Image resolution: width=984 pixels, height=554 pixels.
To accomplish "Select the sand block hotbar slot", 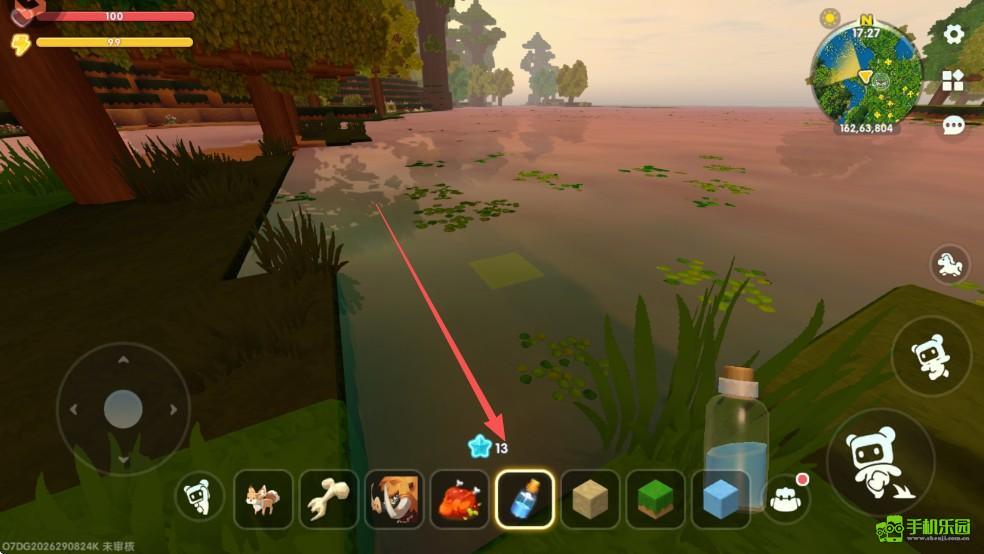I will coord(590,498).
